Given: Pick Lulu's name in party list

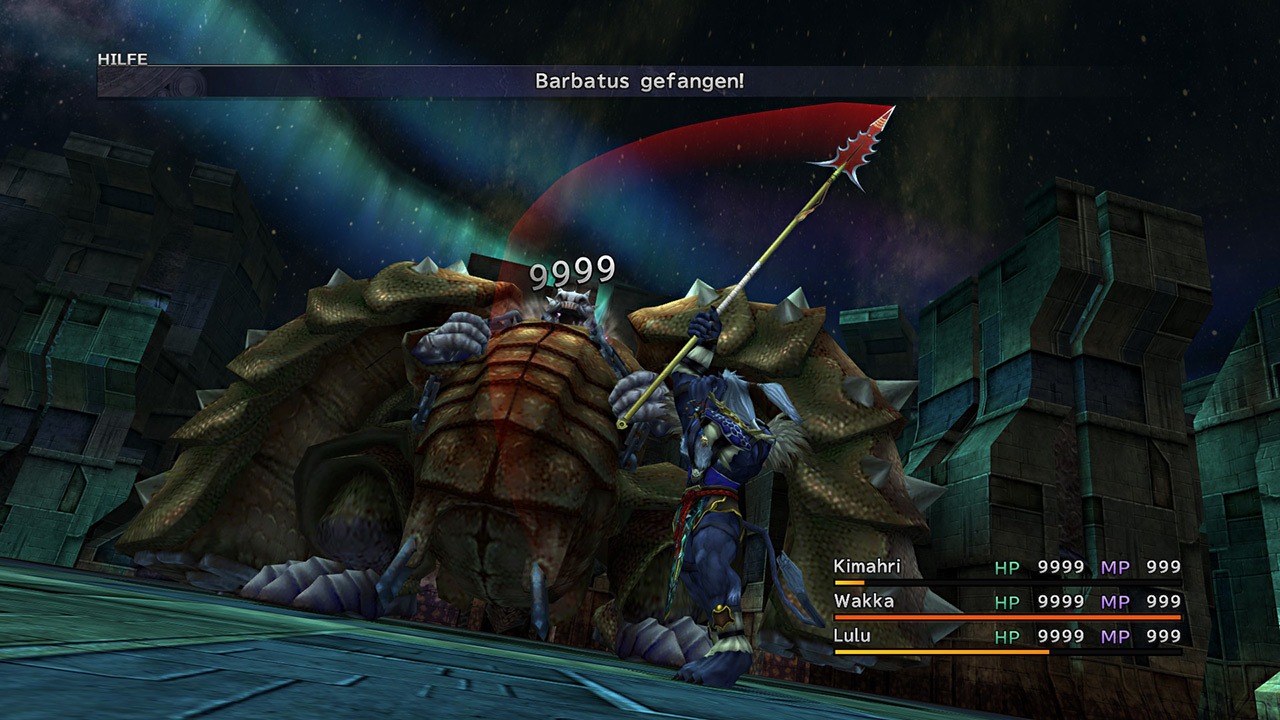Looking at the screenshot, I should pos(852,636).
